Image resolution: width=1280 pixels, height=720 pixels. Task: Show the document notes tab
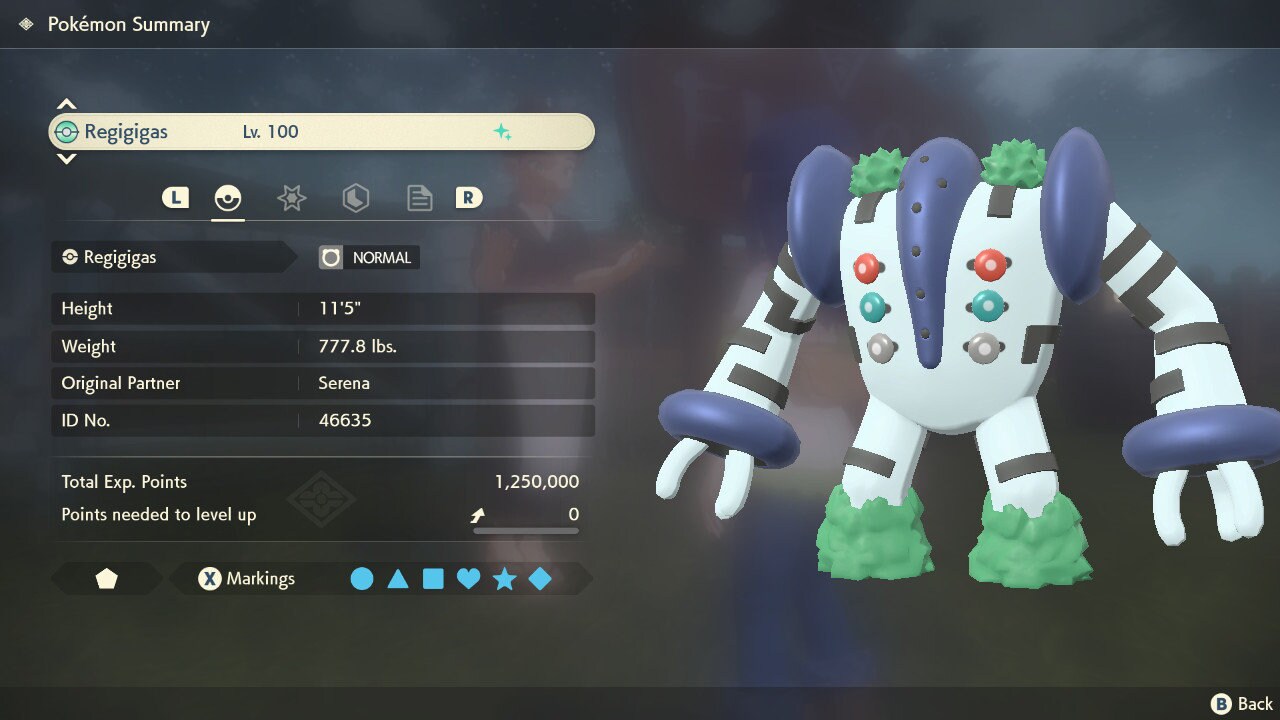[x=419, y=198]
